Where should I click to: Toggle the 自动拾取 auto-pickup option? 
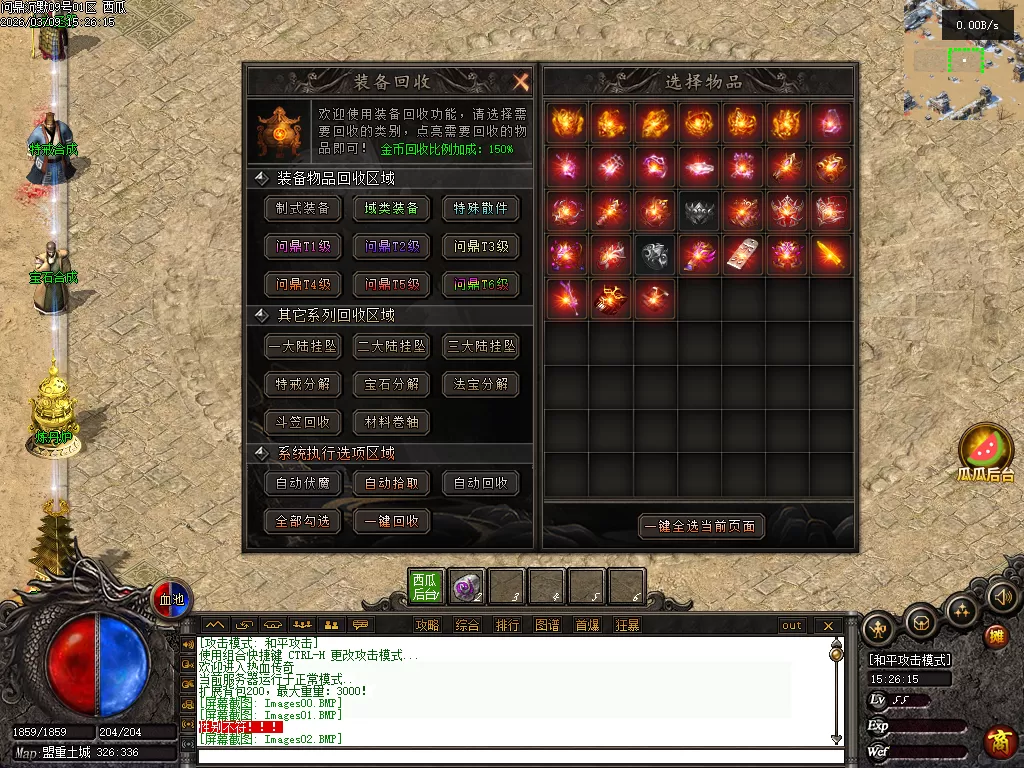coord(392,483)
